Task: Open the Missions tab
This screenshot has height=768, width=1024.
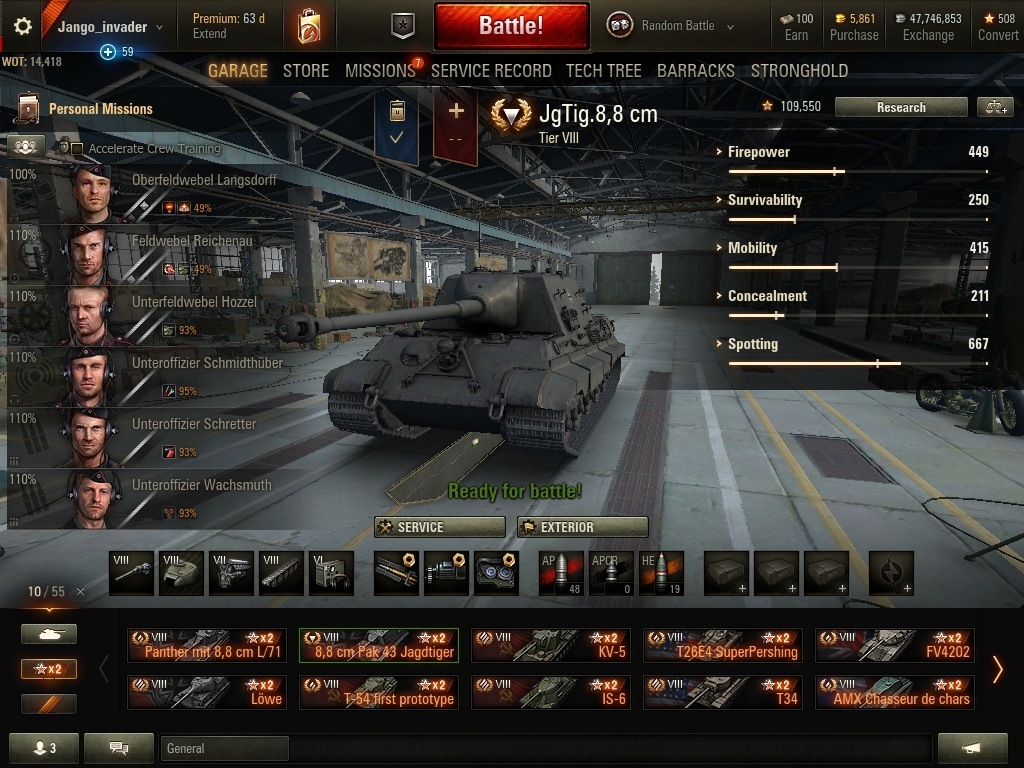Action: [380, 71]
